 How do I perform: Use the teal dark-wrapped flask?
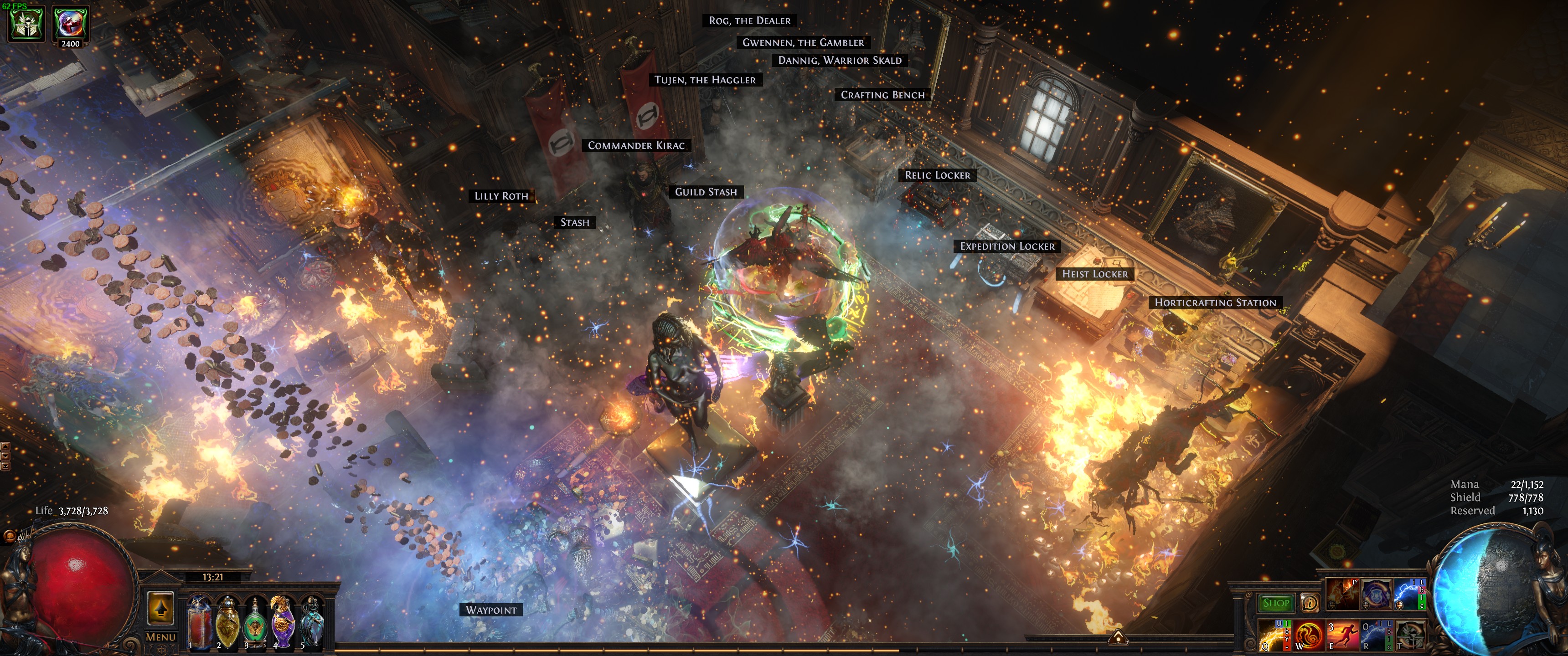[x=311, y=621]
